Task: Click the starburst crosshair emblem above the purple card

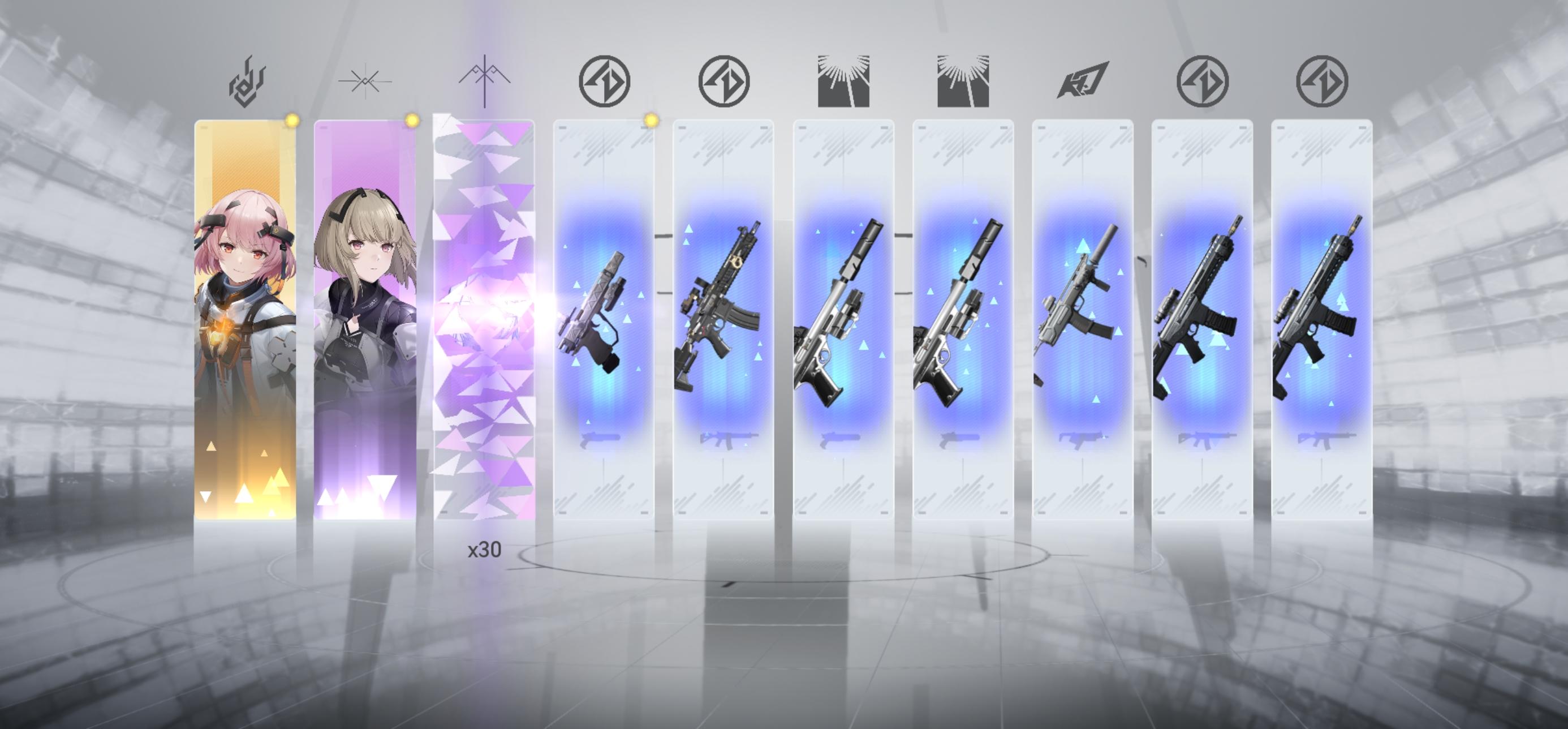Action: pos(366,81)
